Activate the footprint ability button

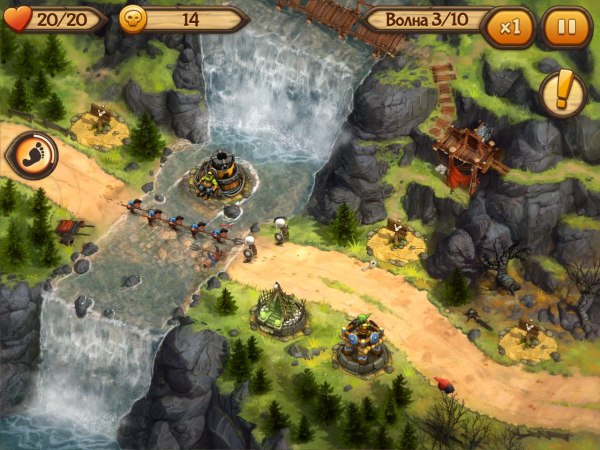click(x=31, y=155)
